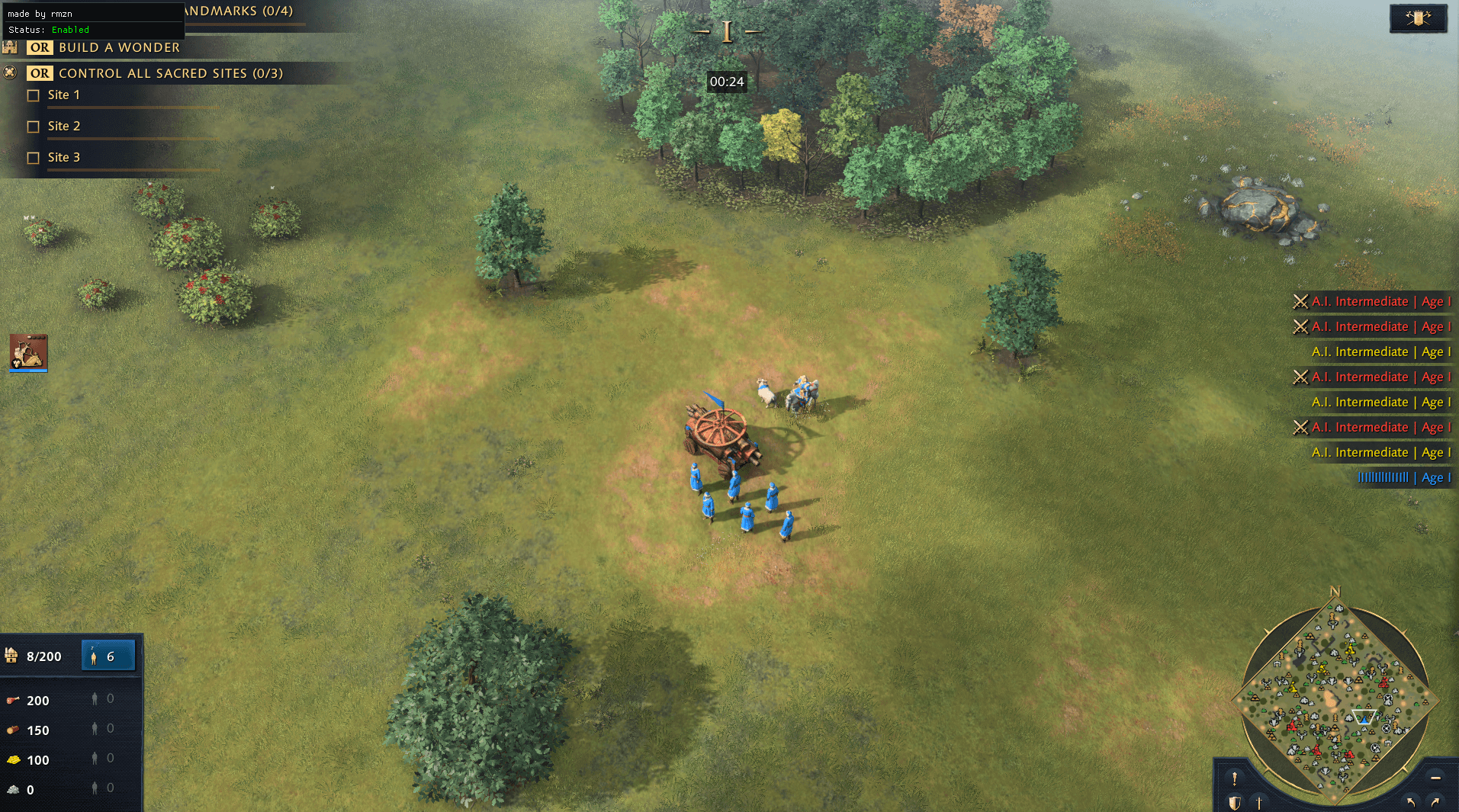Viewport: 1459px width, 812px height.
Task: Click the Landmarks (0/4) objective header
Action: 239,11
